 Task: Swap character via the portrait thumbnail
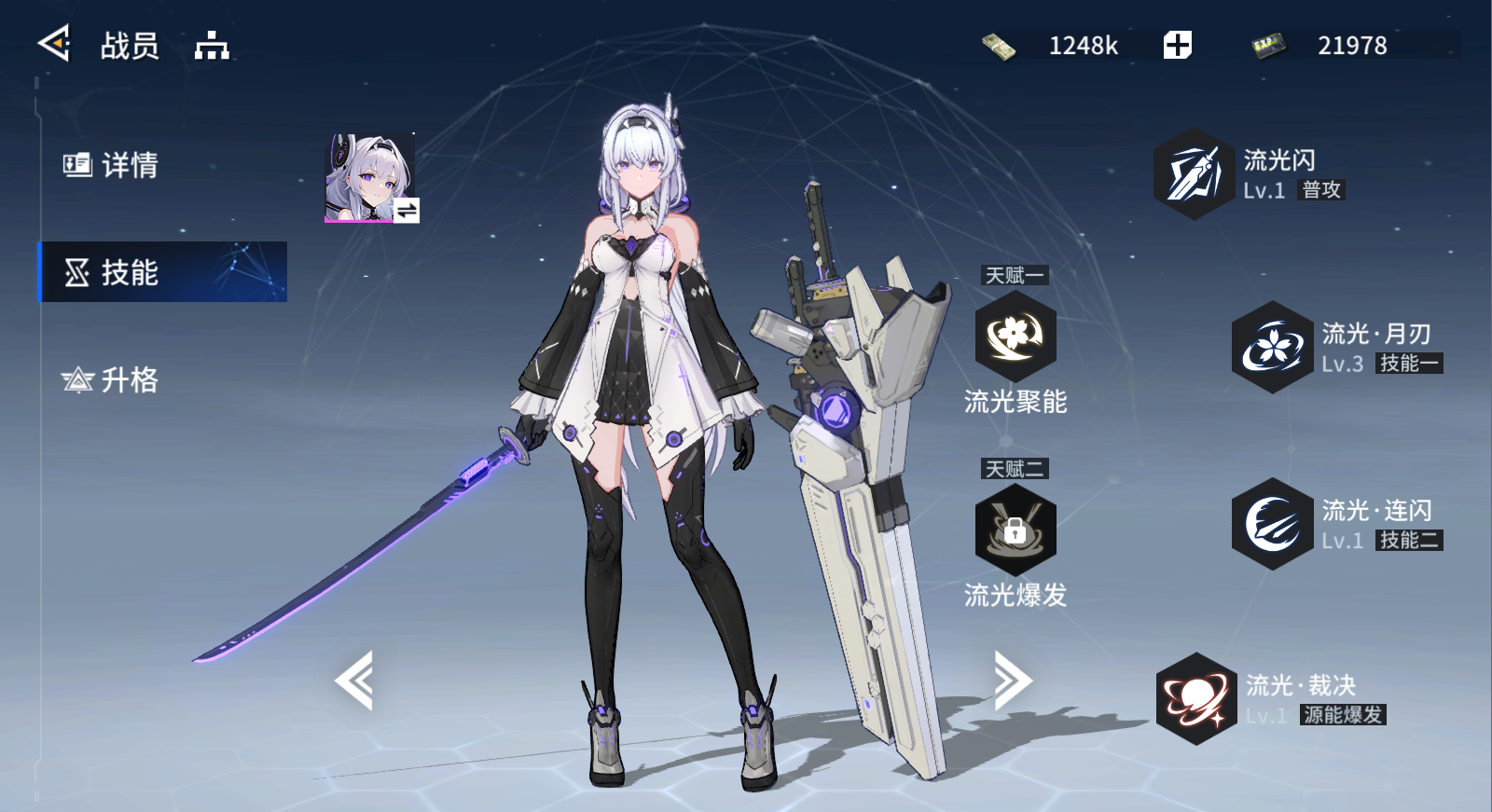coord(371,178)
